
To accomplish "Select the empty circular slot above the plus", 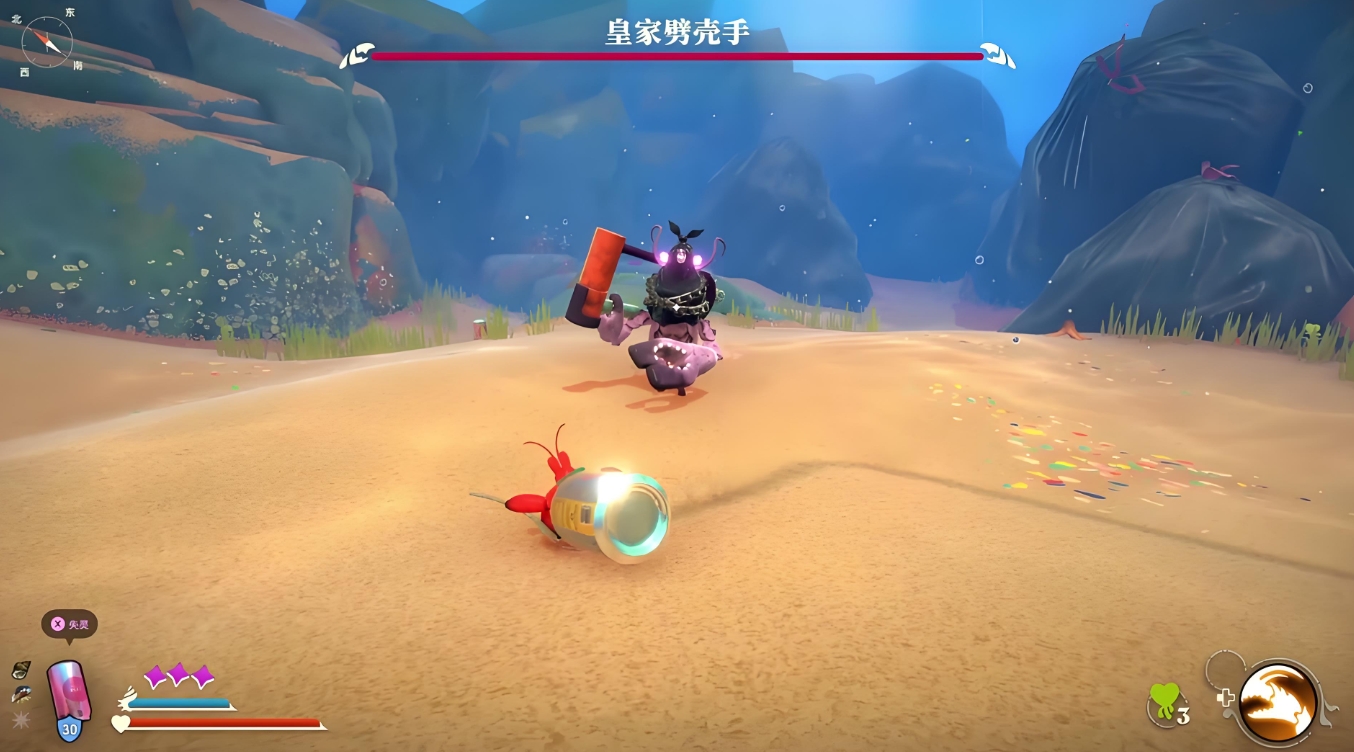I will (x=1223, y=667).
